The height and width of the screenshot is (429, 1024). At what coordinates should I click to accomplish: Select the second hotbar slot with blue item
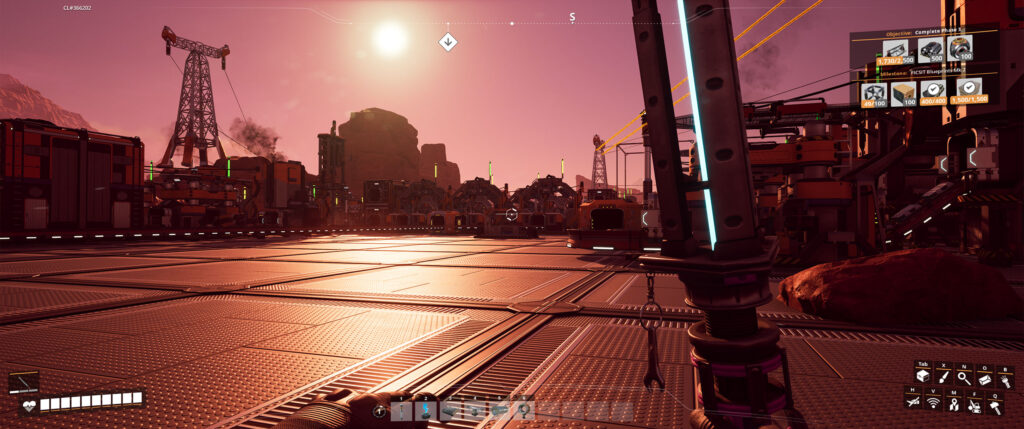point(425,409)
